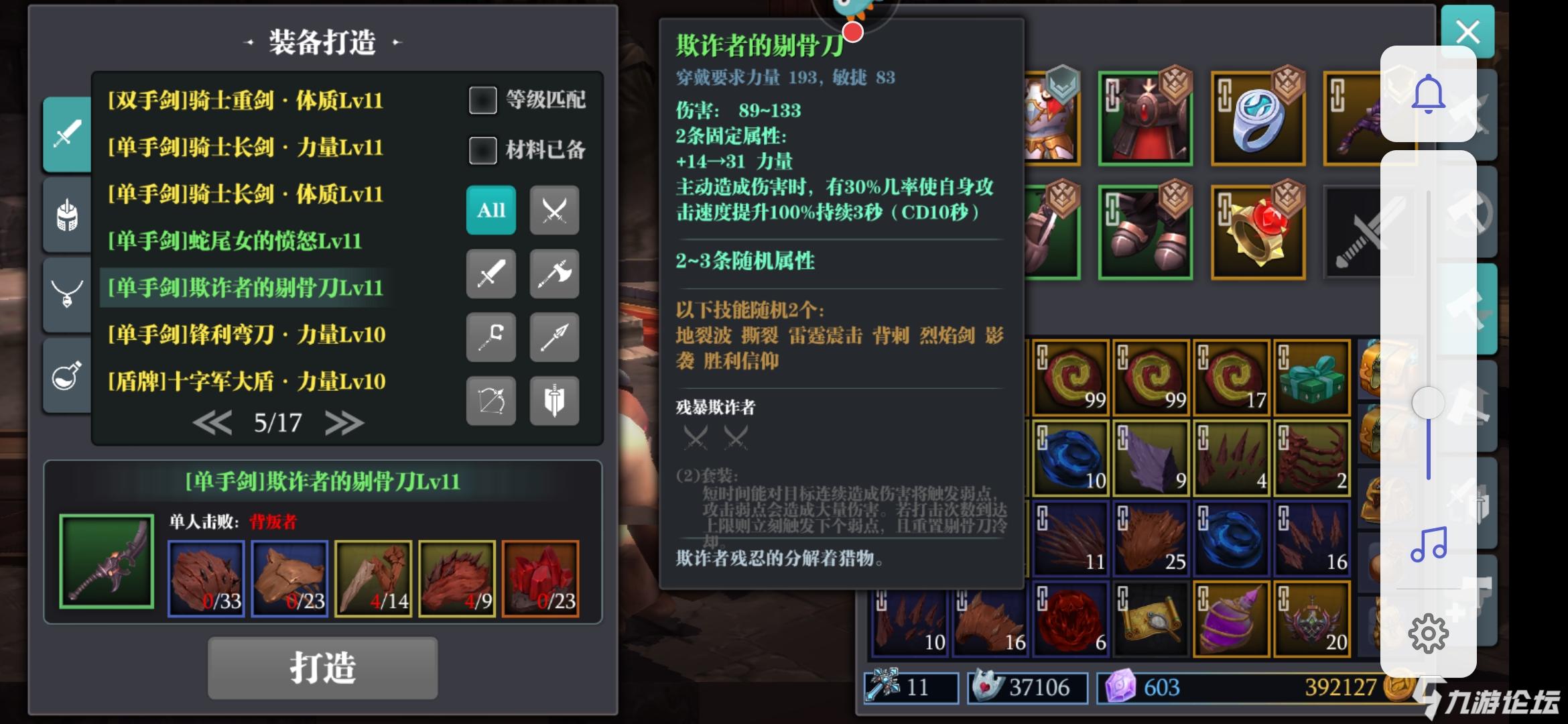Open the necklace crafting category
This screenshot has height=724, width=1568.
(x=67, y=295)
